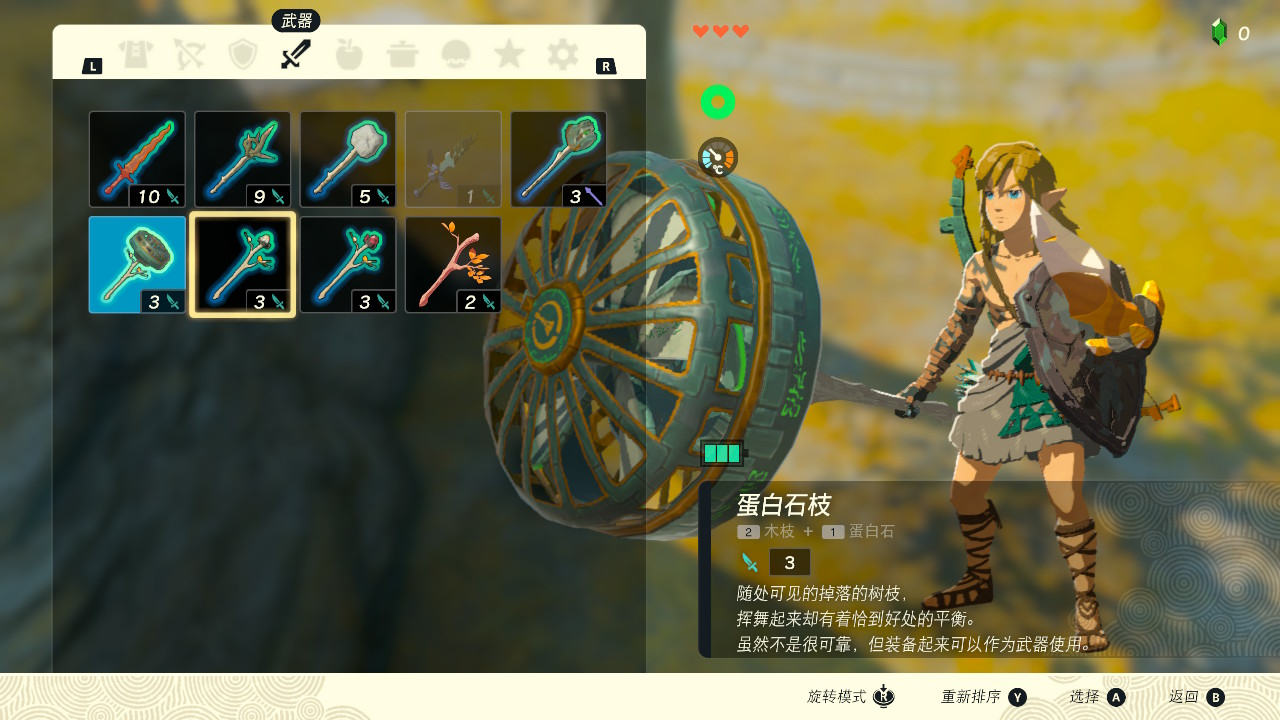Select the green stone staff with wand icon

(558, 159)
